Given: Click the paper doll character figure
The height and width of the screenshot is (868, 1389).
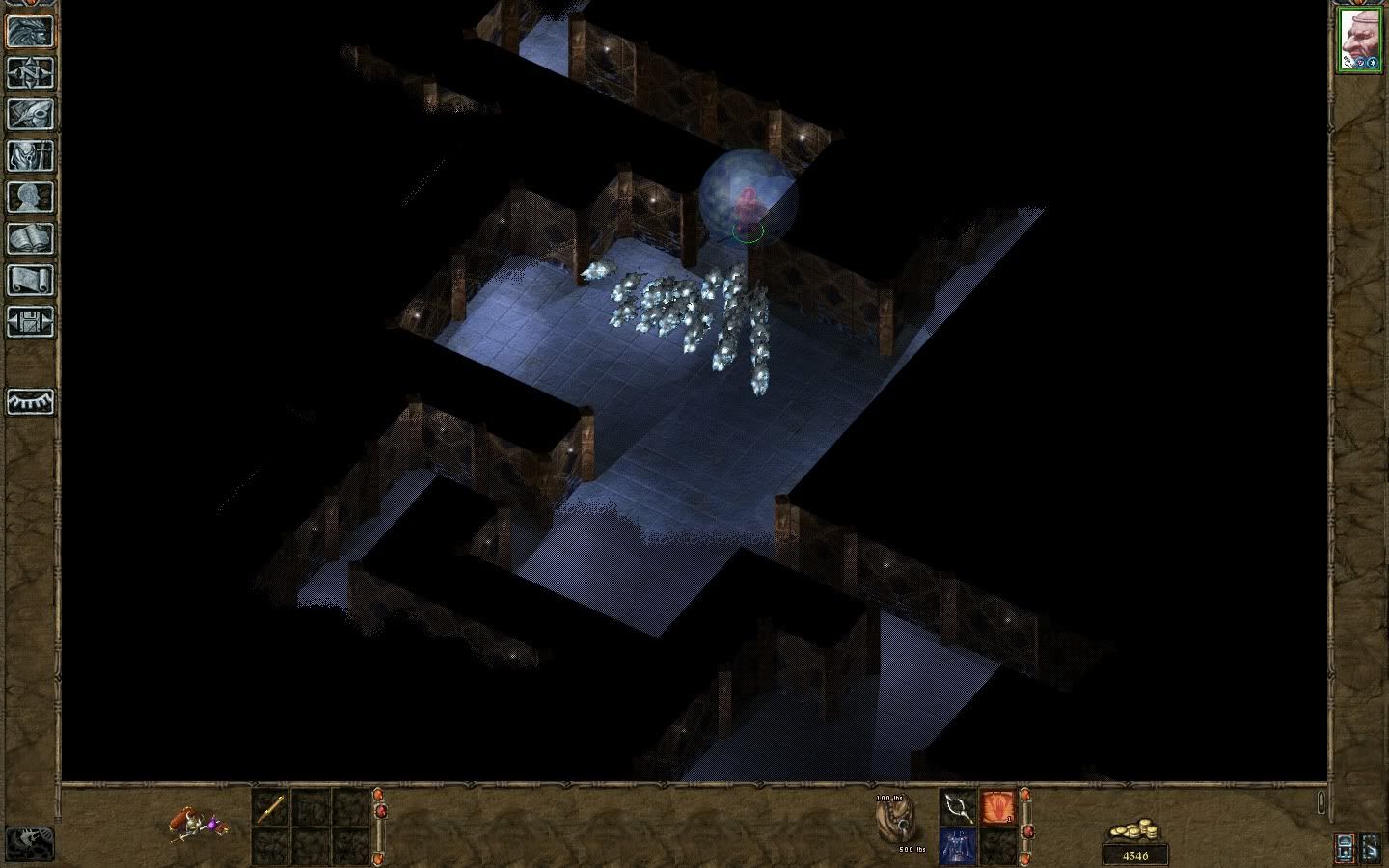Looking at the screenshot, I should [x=198, y=825].
